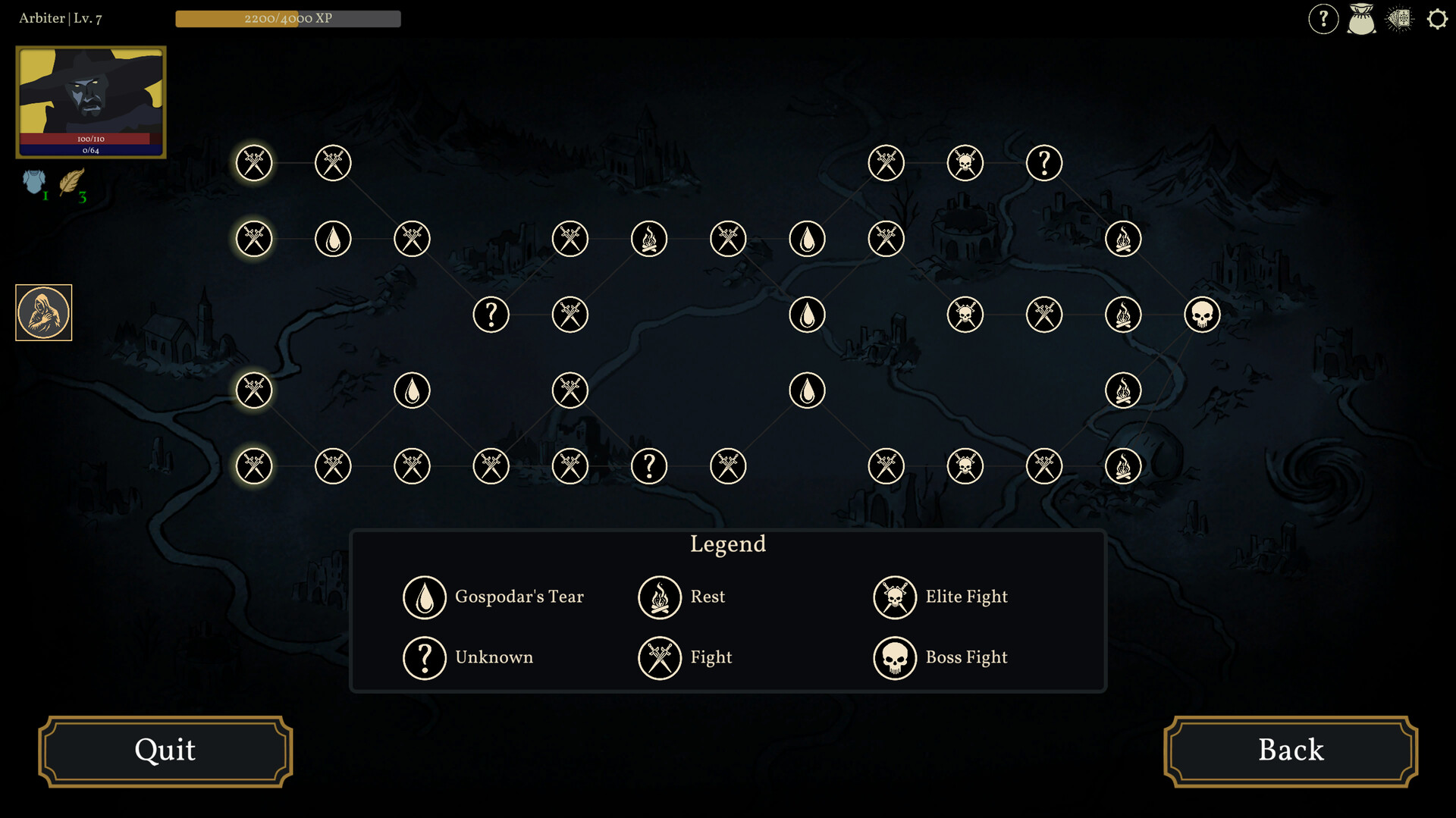The height and width of the screenshot is (818, 1456).
Task: Click the red 100/110 health bar
Action: point(91,139)
